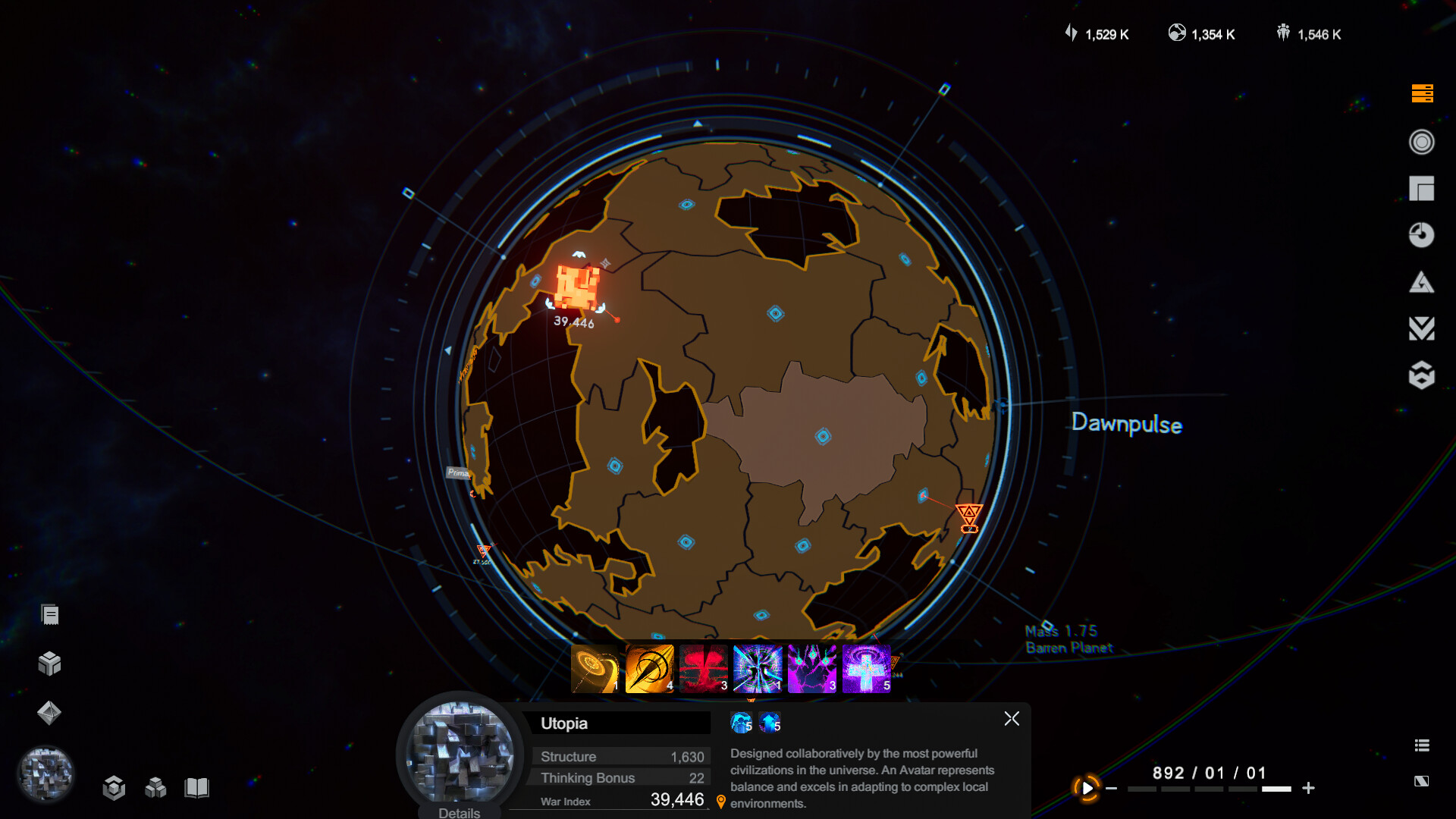This screenshot has height=819, width=1456.
Task: Select the fastest segment on the speed slider
Action: click(x=1276, y=788)
